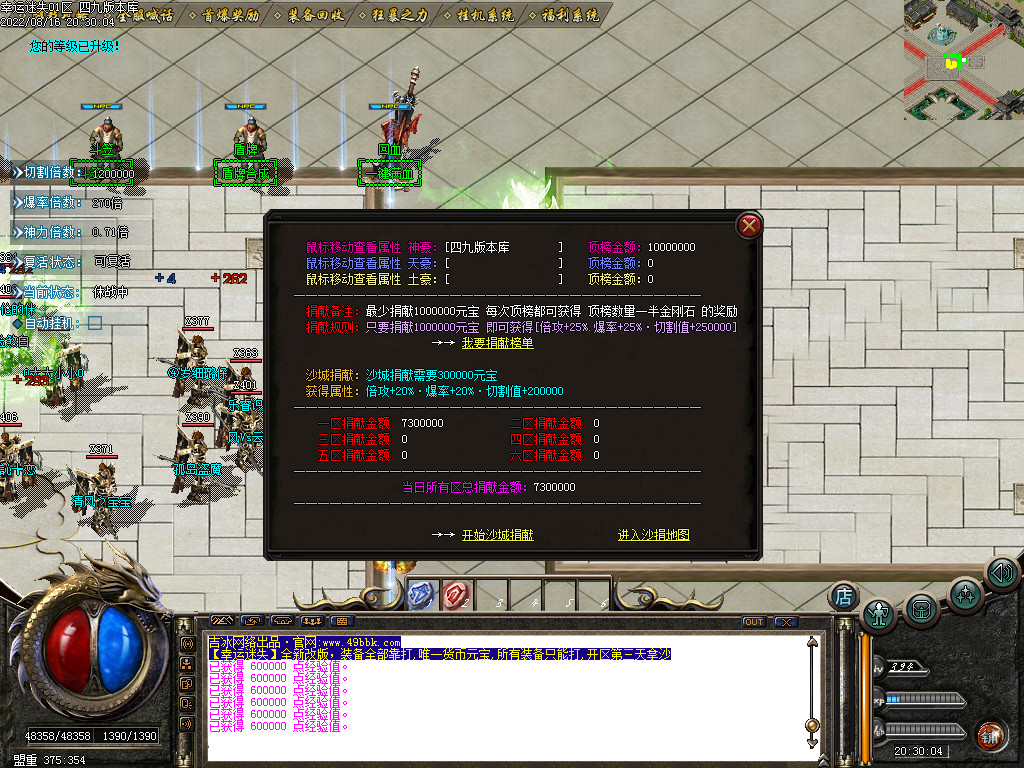Use the blue potion in hotbar slot 1
Viewport: 1024px width, 768px height.
(x=422, y=596)
